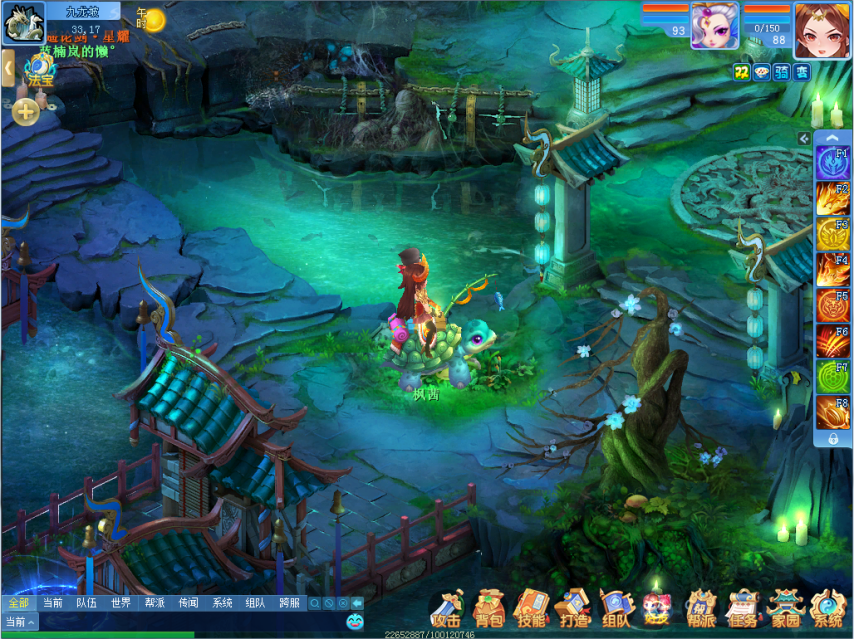Open the 系统 system menu
The width and height of the screenshot is (854, 639).
[x=828, y=608]
